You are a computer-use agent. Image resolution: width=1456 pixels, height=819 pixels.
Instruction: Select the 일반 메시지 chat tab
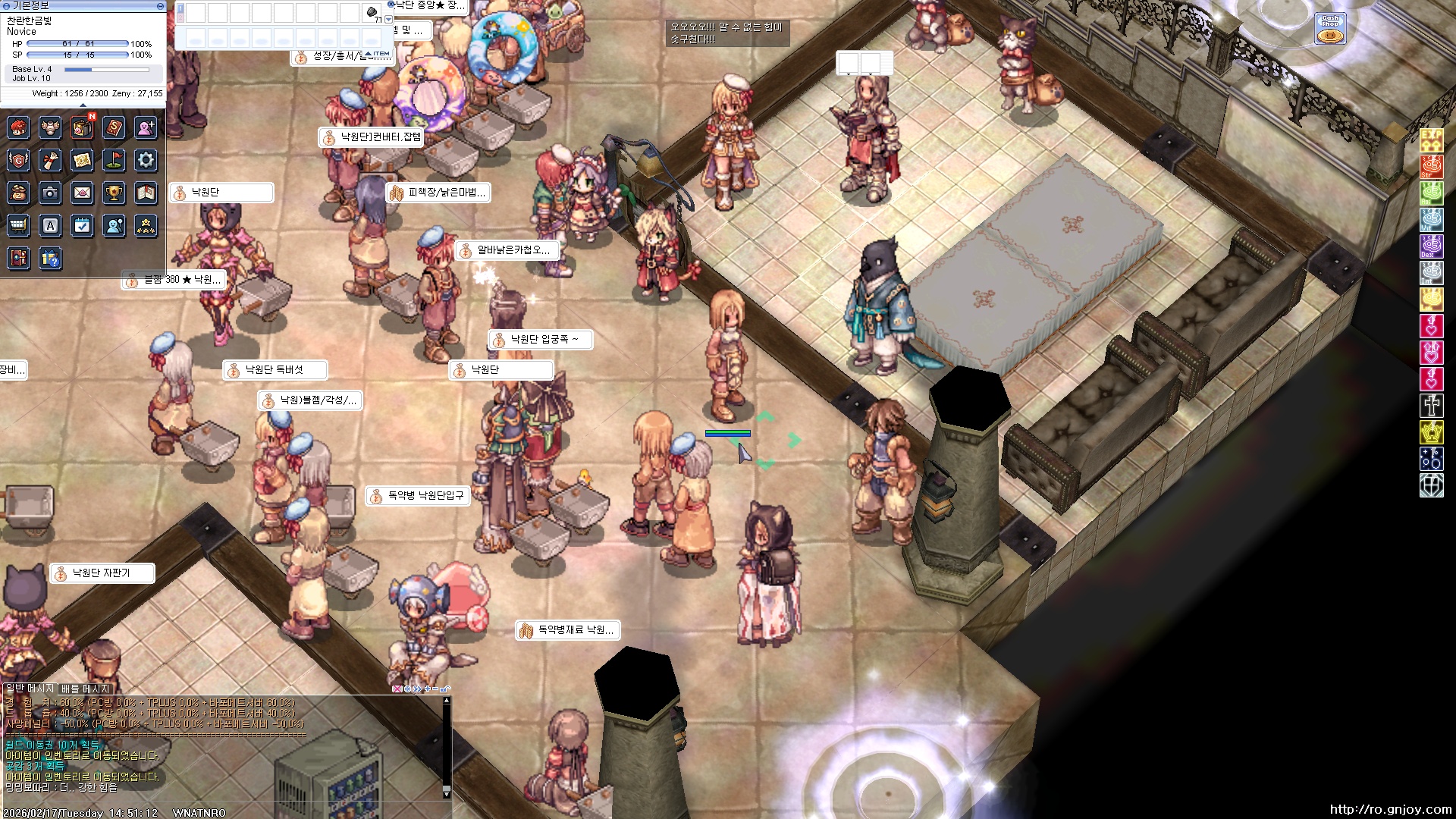(30, 689)
